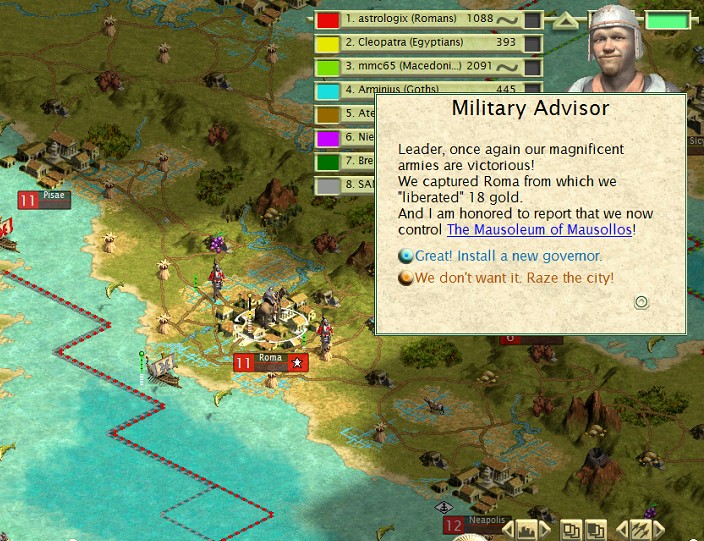Choose "Great! Install a new governor."
Viewport: 704px width, 541px height.
508,257
